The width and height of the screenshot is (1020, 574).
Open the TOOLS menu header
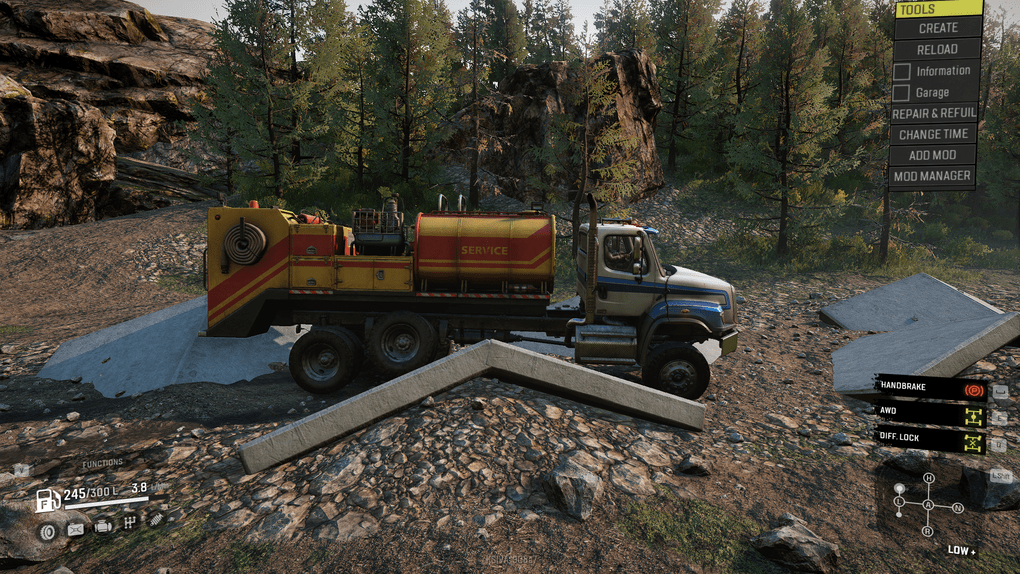tap(937, 9)
